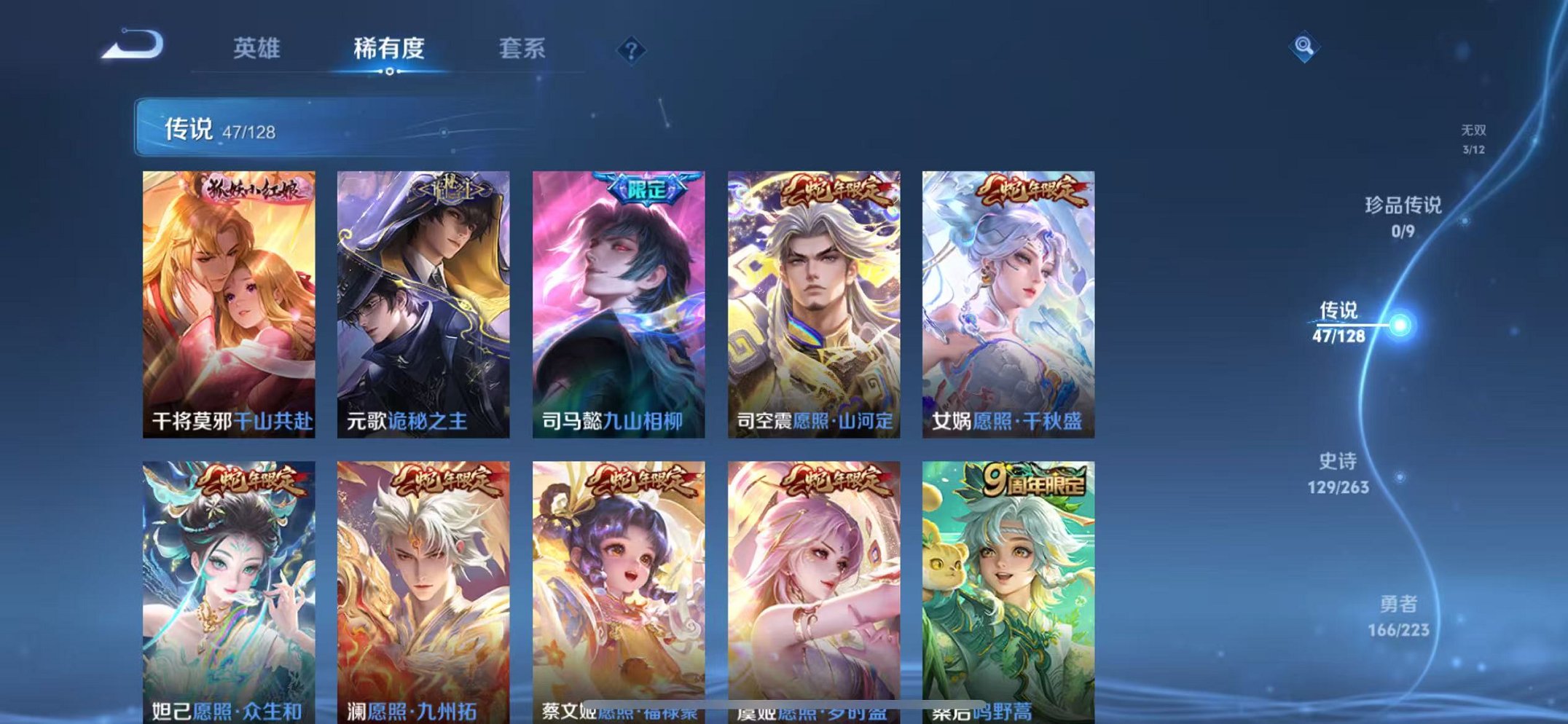Open the help question mark icon
Image resolution: width=1568 pixels, height=724 pixels.
click(631, 50)
